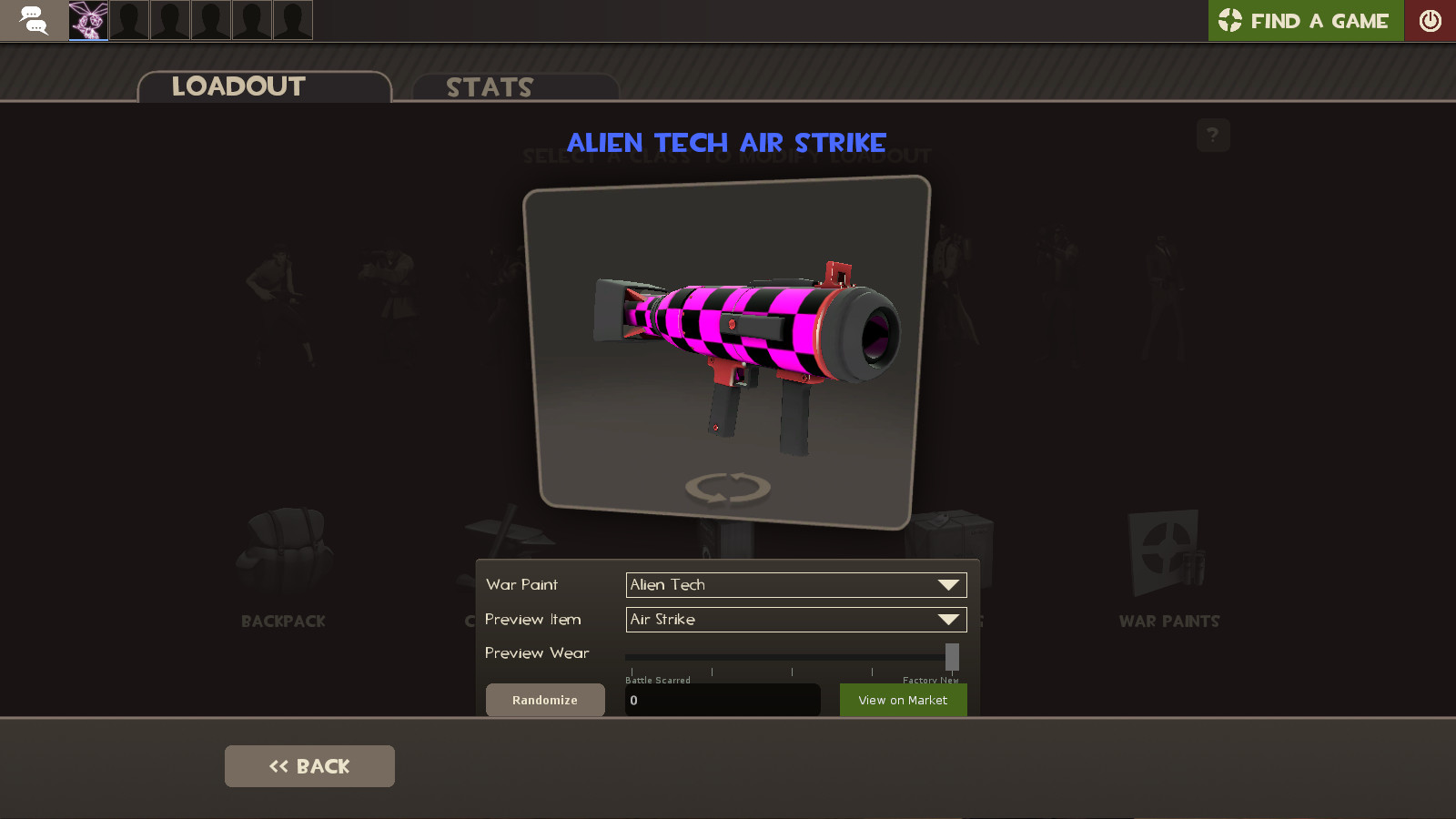Switch to the Stats tab
Screen dimensions: 1456x819
(488, 86)
